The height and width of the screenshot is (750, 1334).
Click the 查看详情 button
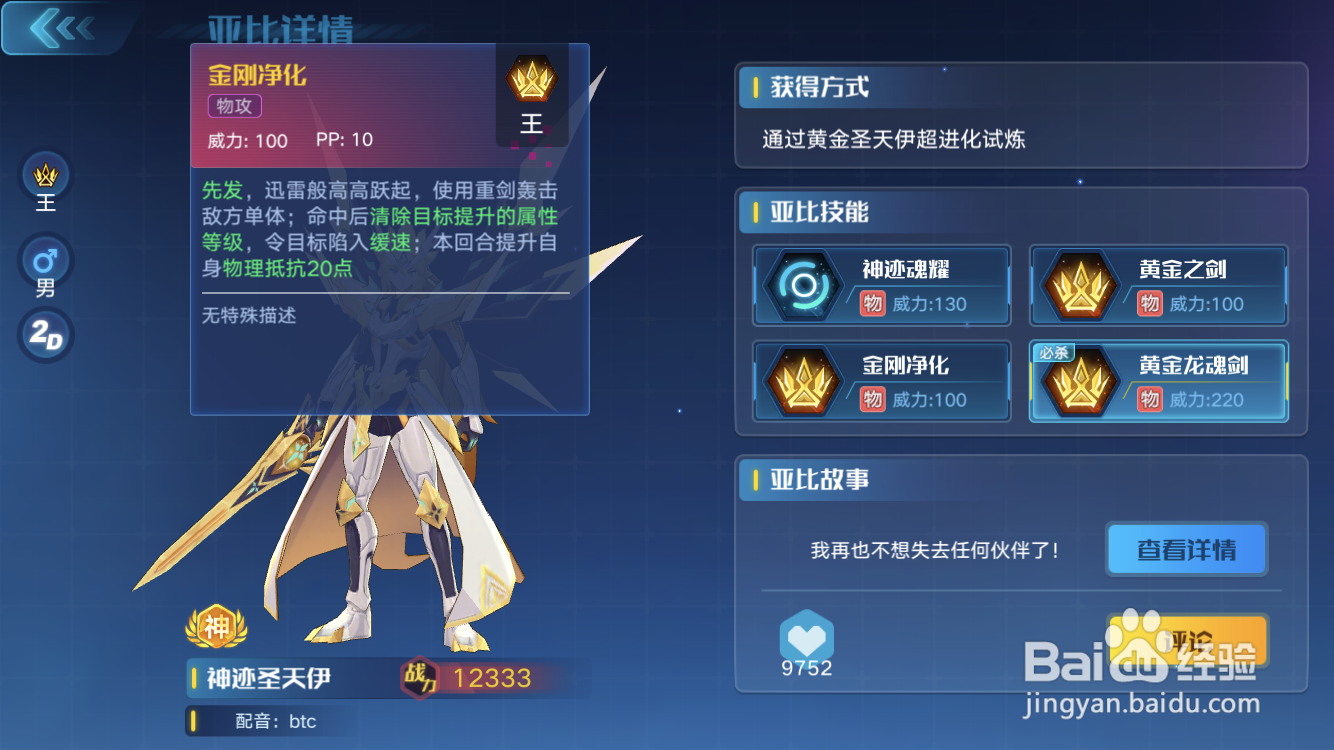click(x=1186, y=549)
